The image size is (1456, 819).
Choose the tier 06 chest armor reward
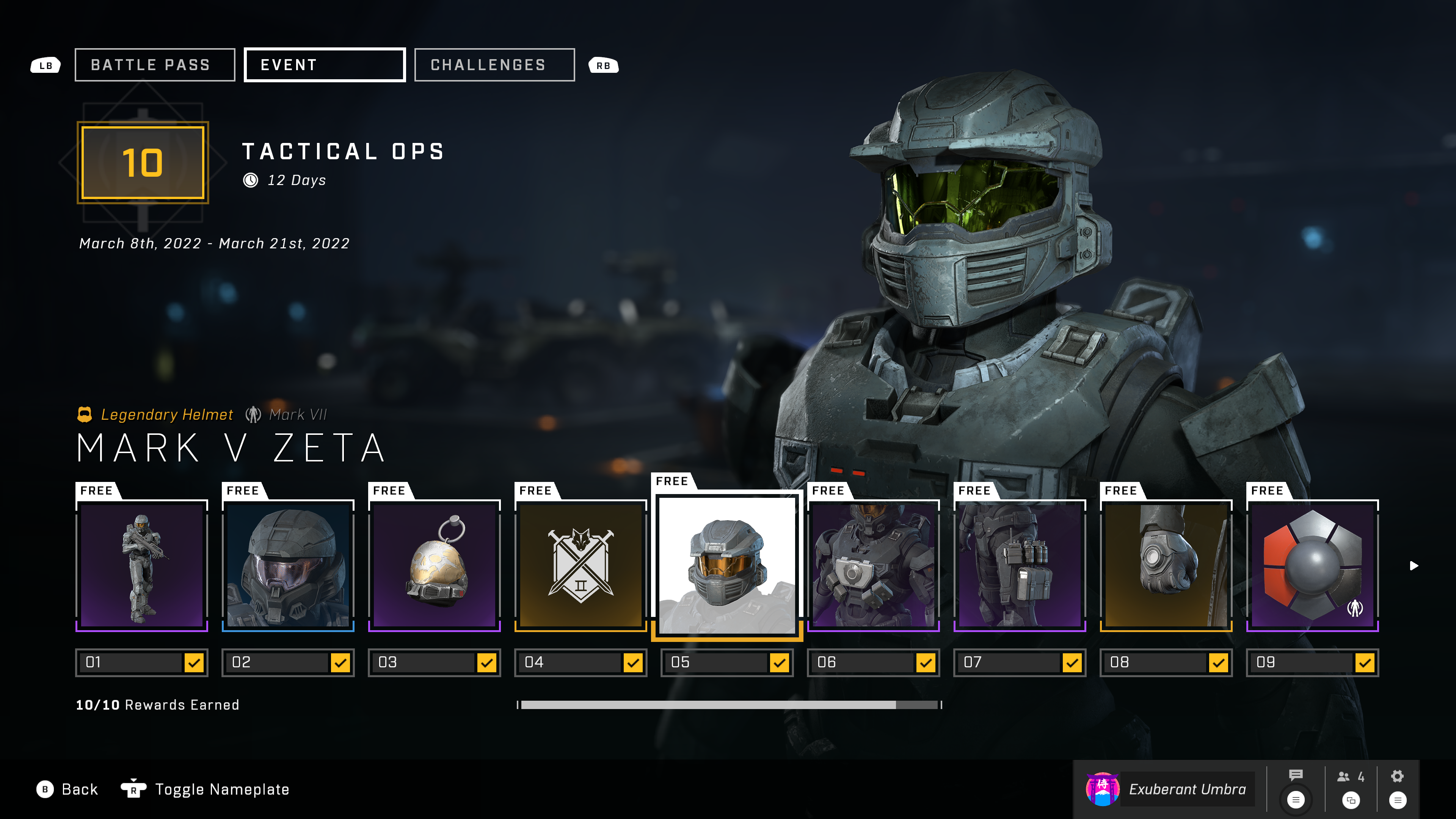point(873,565)
